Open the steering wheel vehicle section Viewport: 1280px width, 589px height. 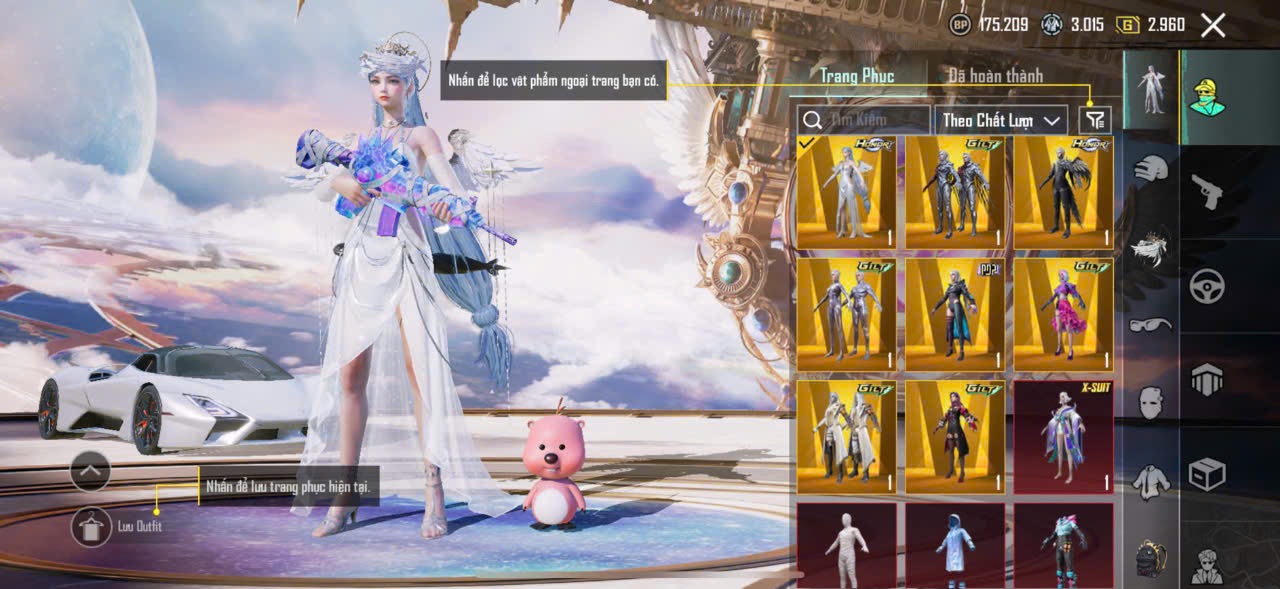[x=1207, y=286]
